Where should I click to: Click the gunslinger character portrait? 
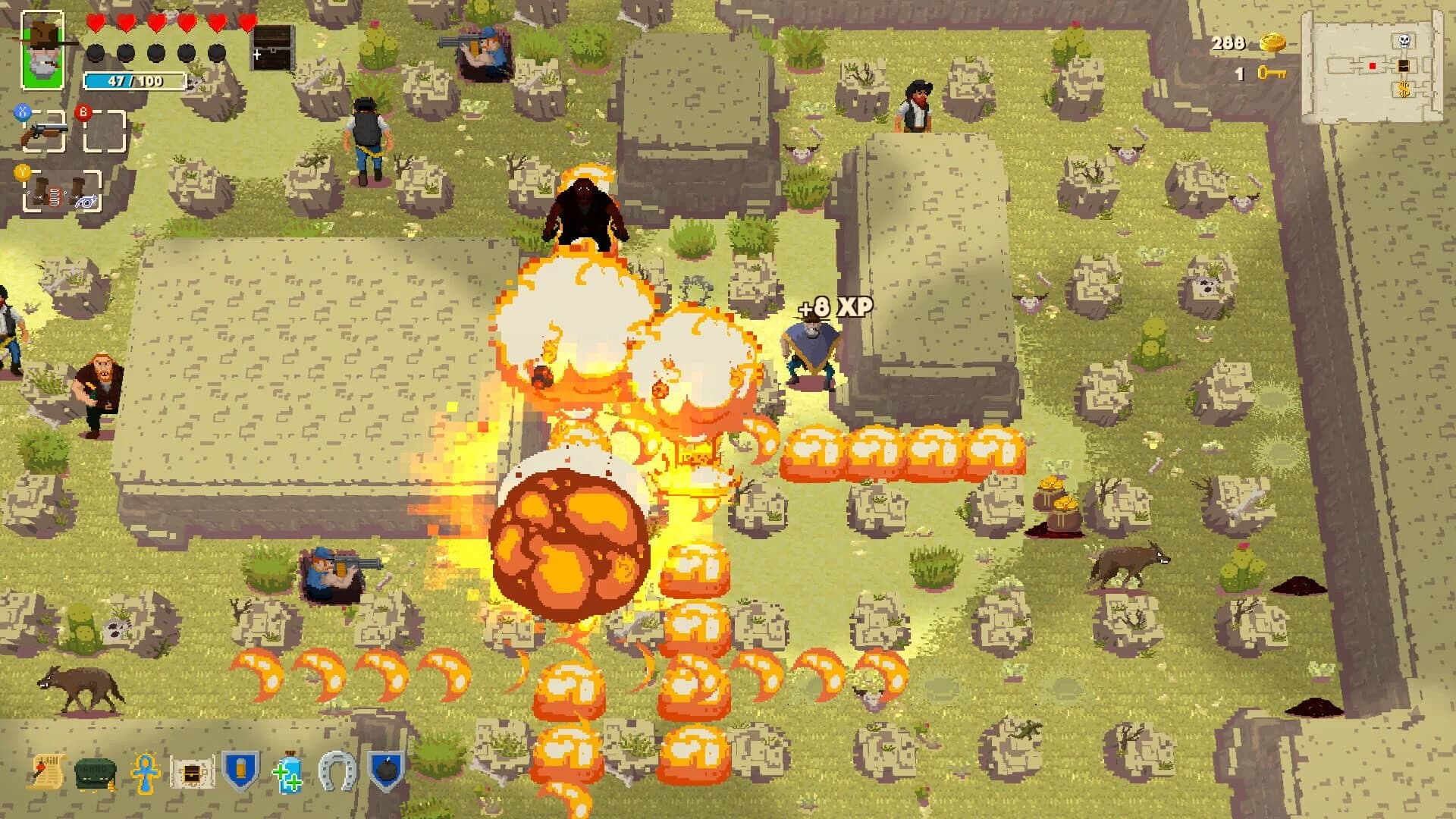(42, 49)
